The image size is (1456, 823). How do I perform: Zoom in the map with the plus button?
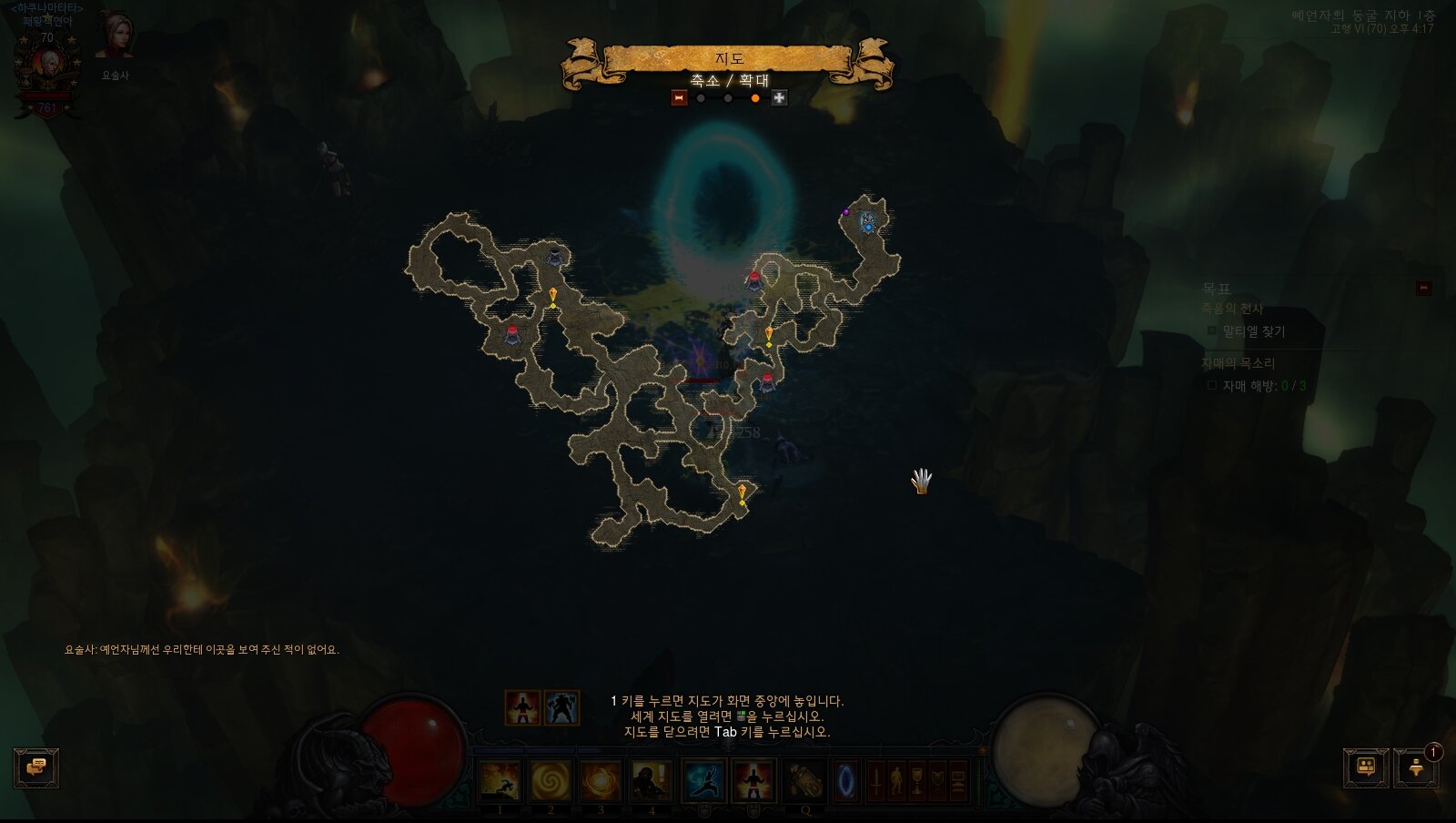coord(779,98)
